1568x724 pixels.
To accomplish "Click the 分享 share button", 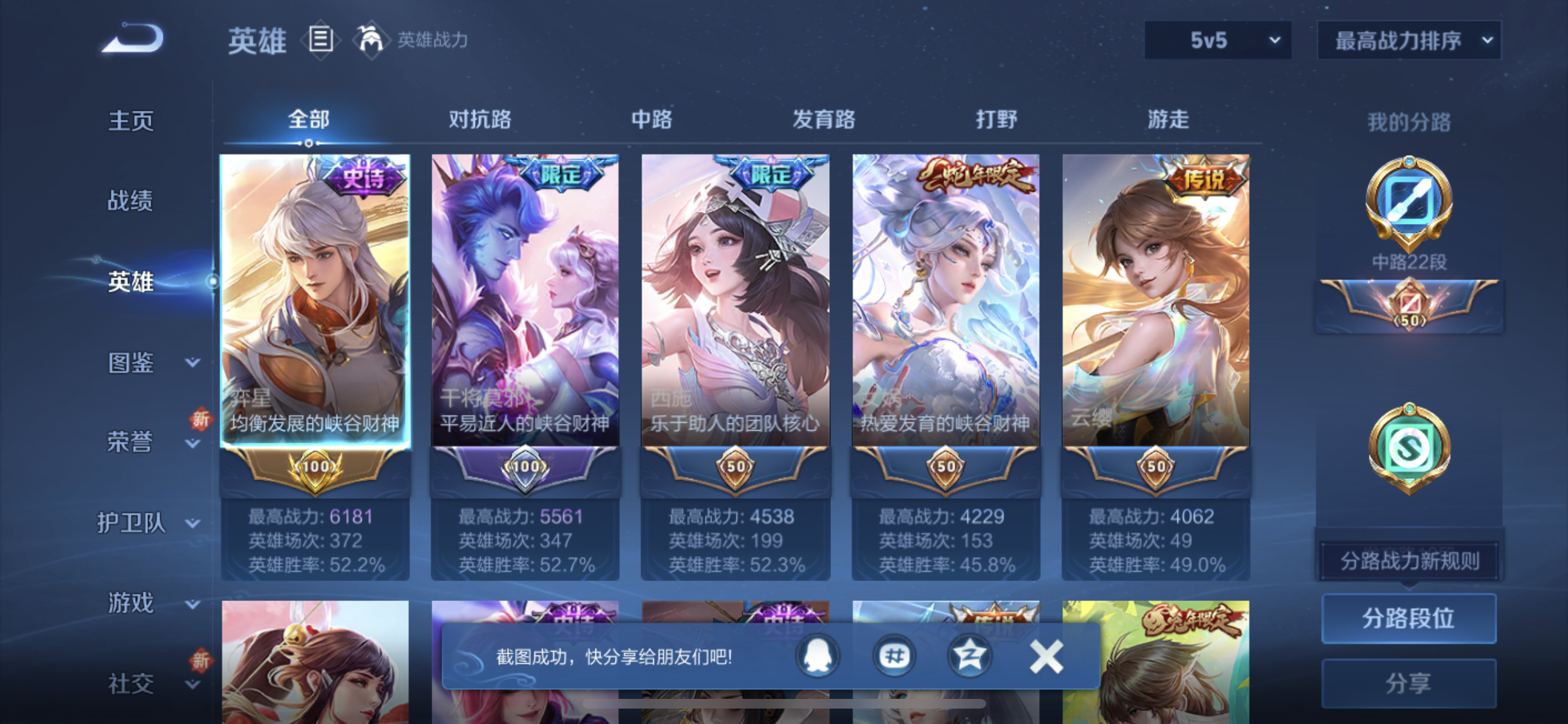I will 1409,683.
